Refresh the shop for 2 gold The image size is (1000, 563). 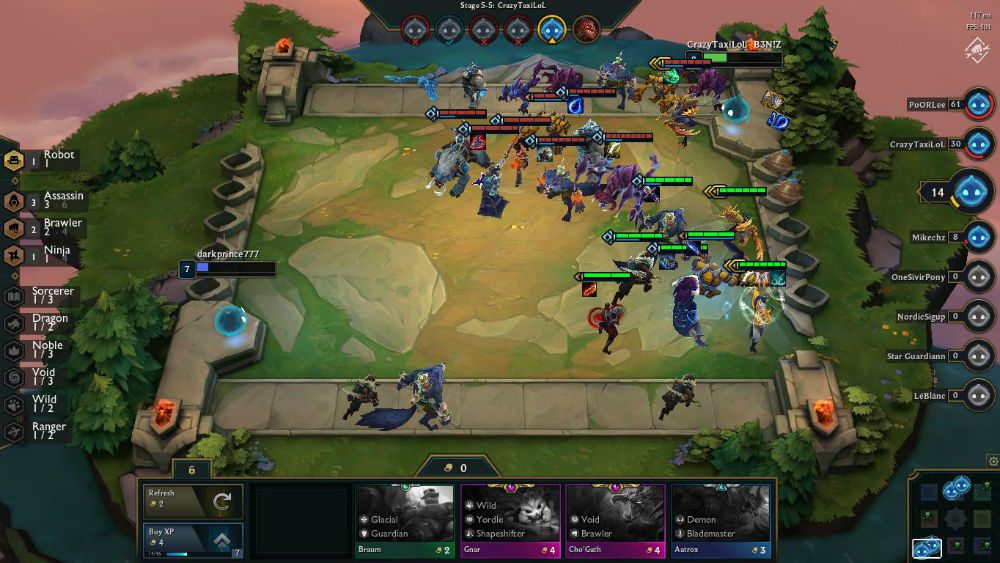193,501
